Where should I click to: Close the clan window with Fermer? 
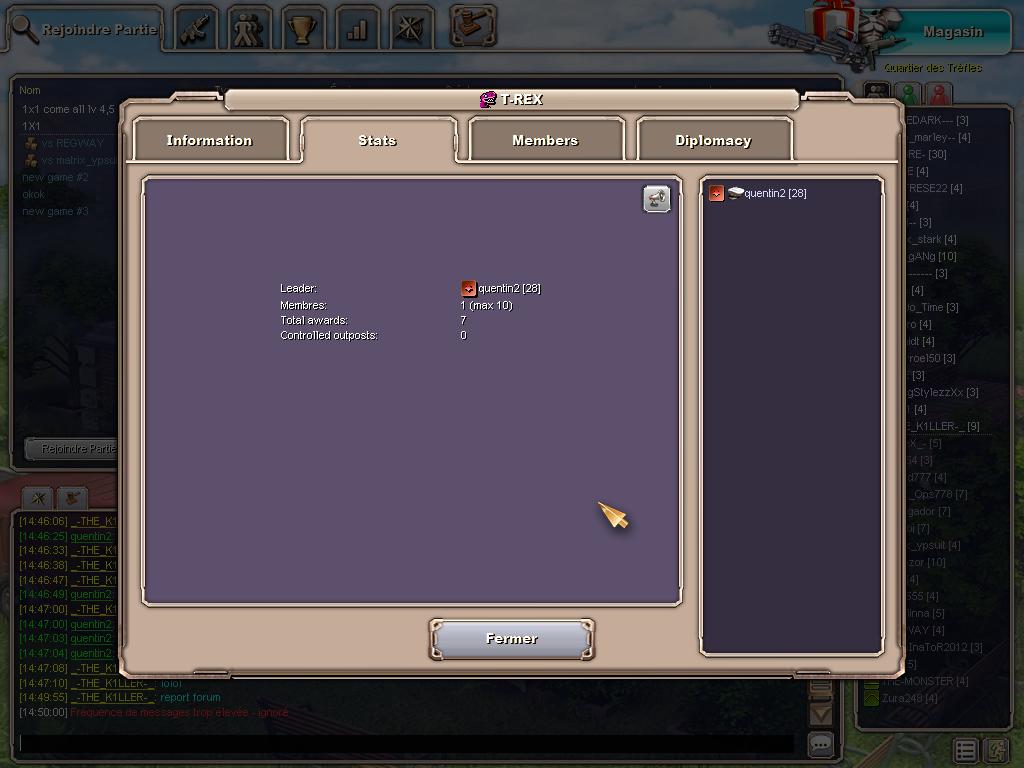pyautogui.click(x=511, y=639)
